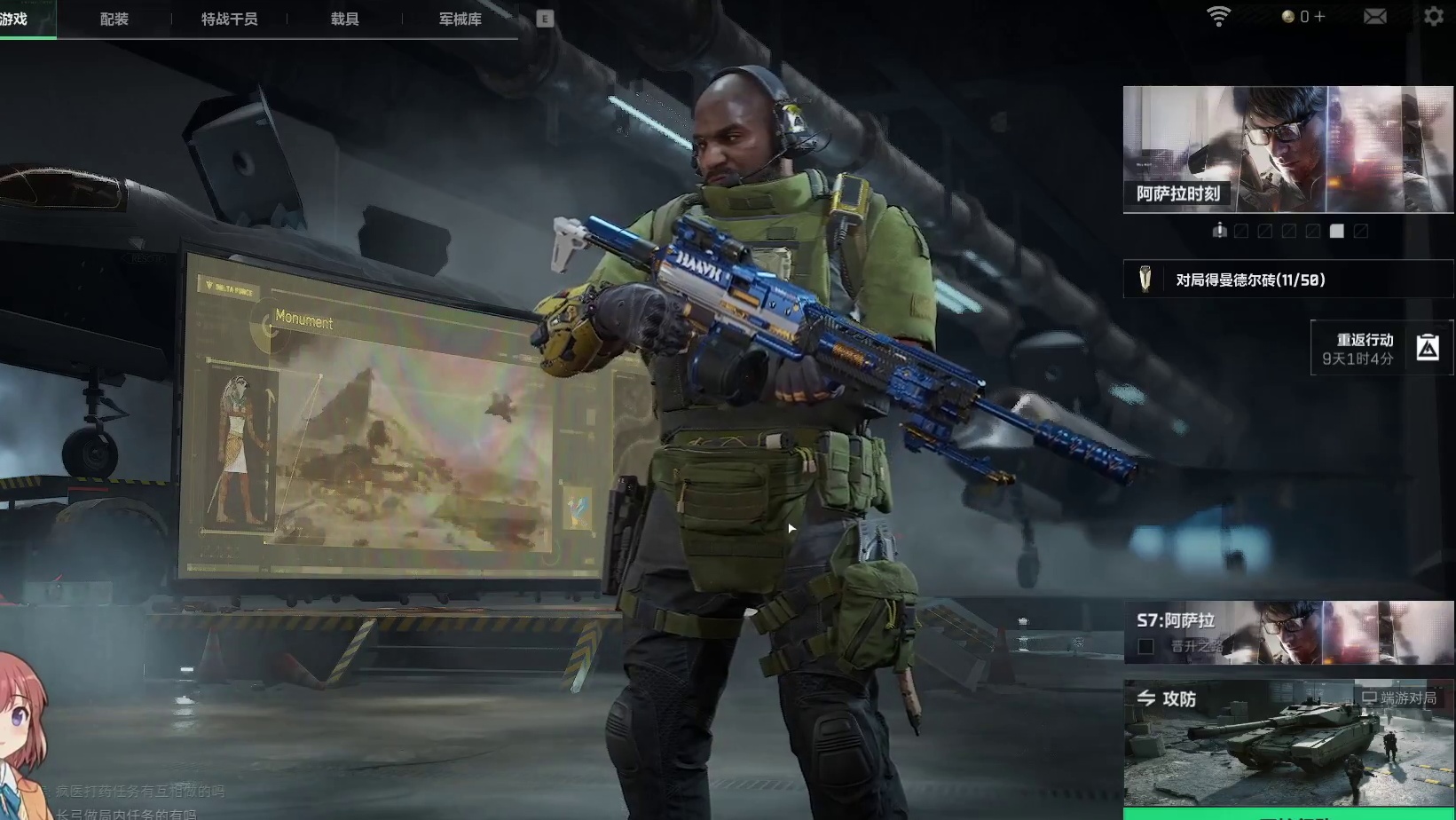Open the 阿萨拉时刻 event banner
Screen dimensions: 1456x820
(1288, 149)
